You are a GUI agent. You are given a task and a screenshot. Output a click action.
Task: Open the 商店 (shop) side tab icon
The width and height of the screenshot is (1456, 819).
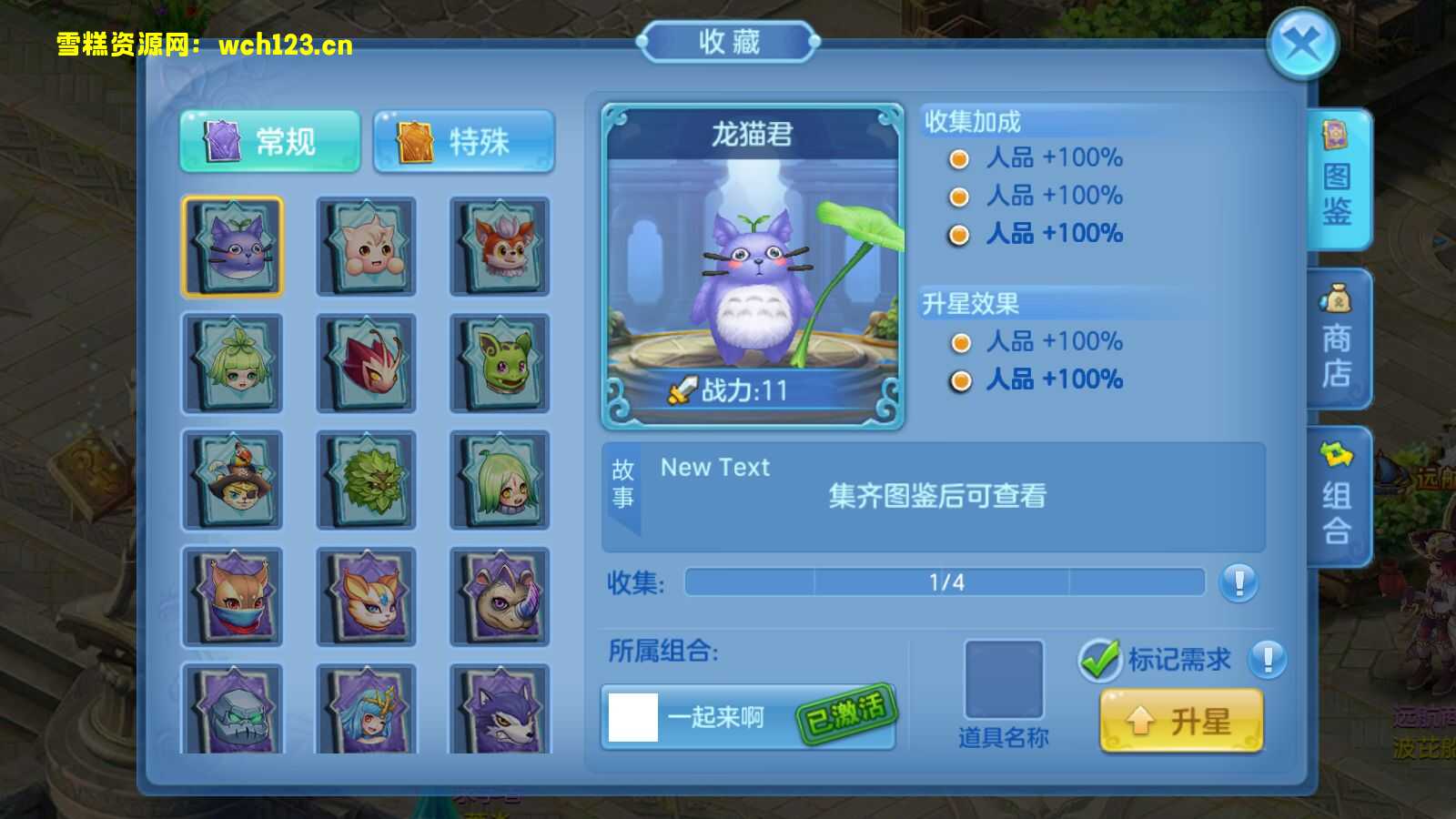coord(1335,337)
